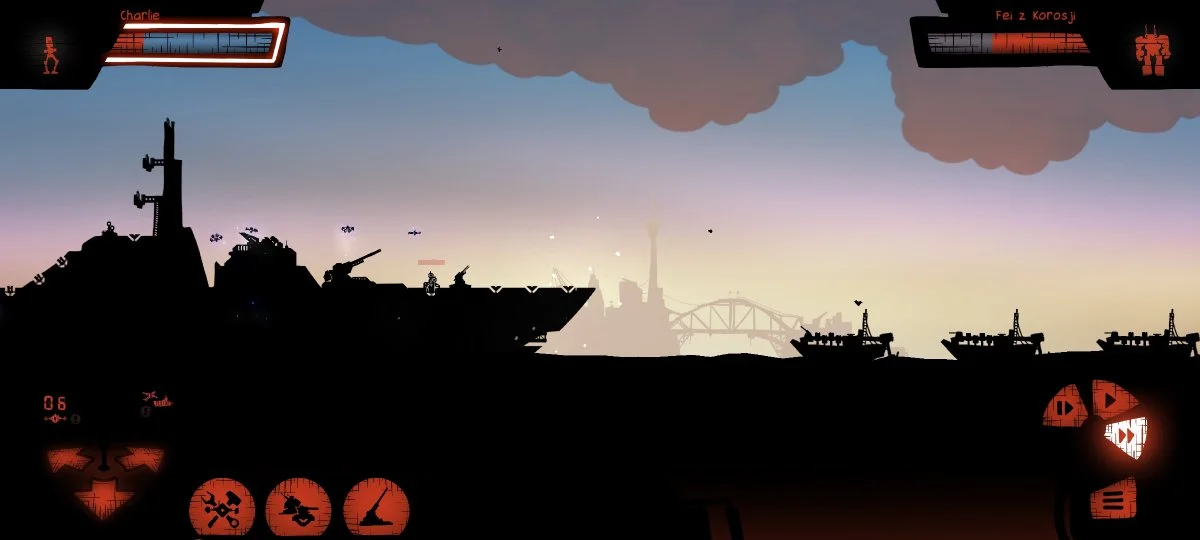Choose the artillery cannon build button

376,507
